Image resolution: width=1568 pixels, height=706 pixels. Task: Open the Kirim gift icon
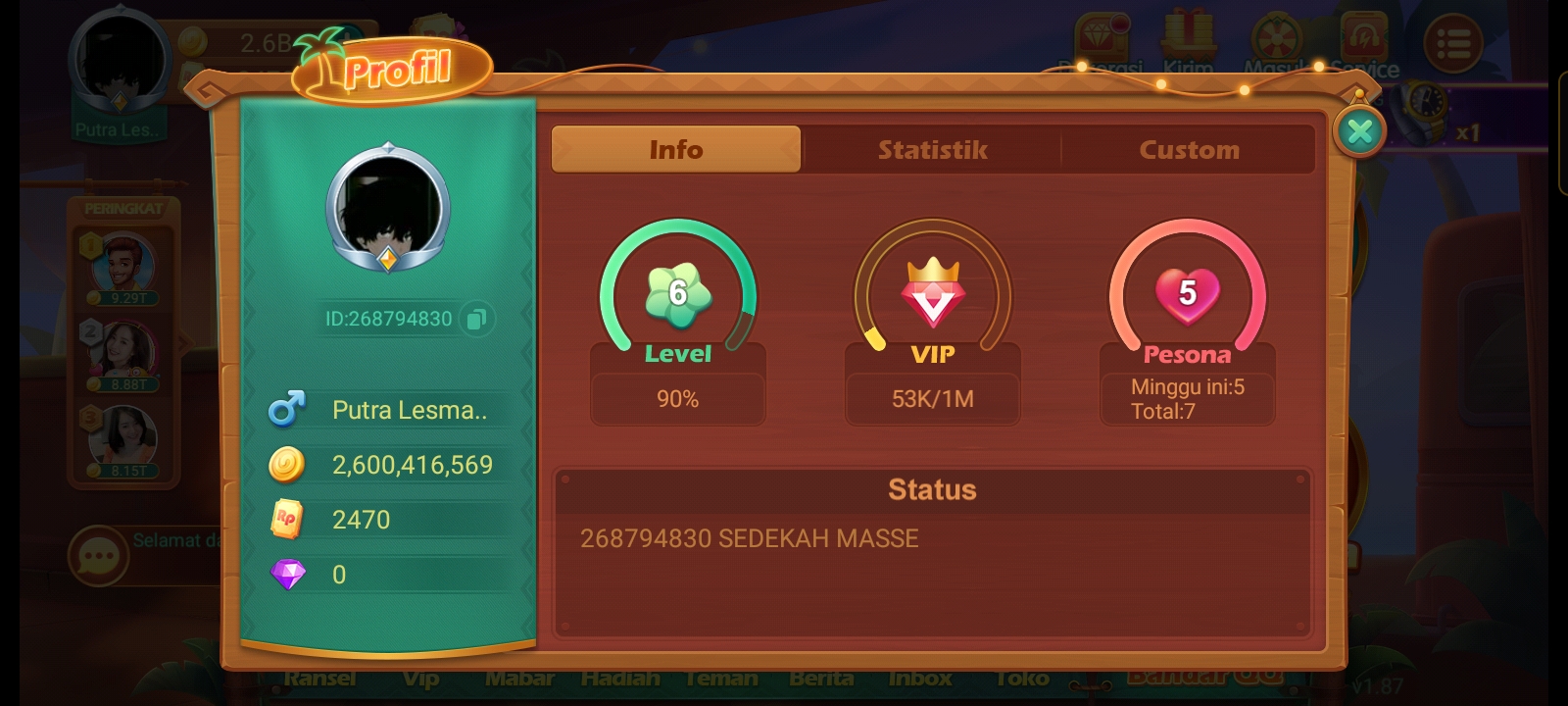(x=1189, y=39)
